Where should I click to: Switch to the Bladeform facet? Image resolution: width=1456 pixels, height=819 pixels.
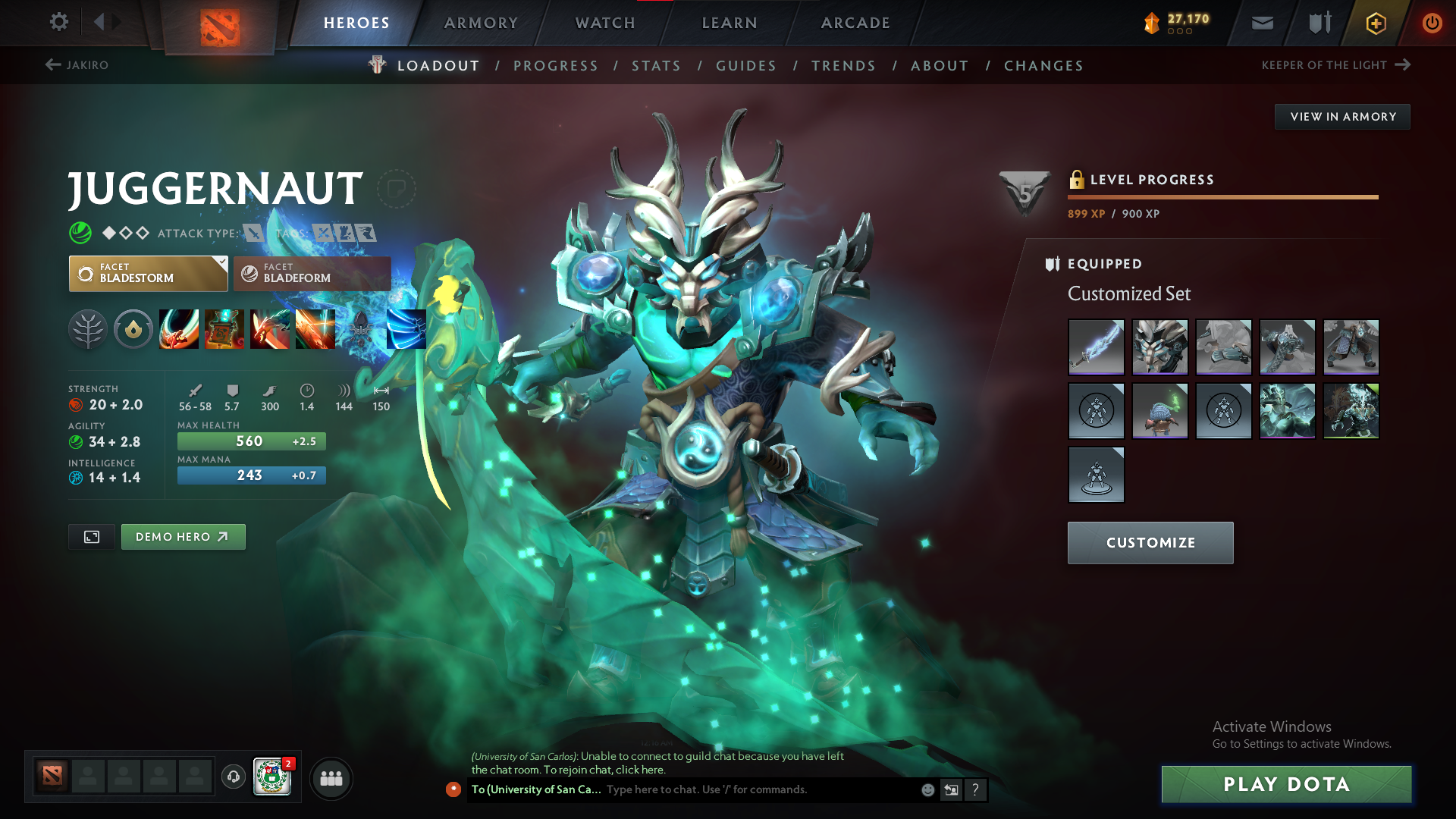point(312,274)
